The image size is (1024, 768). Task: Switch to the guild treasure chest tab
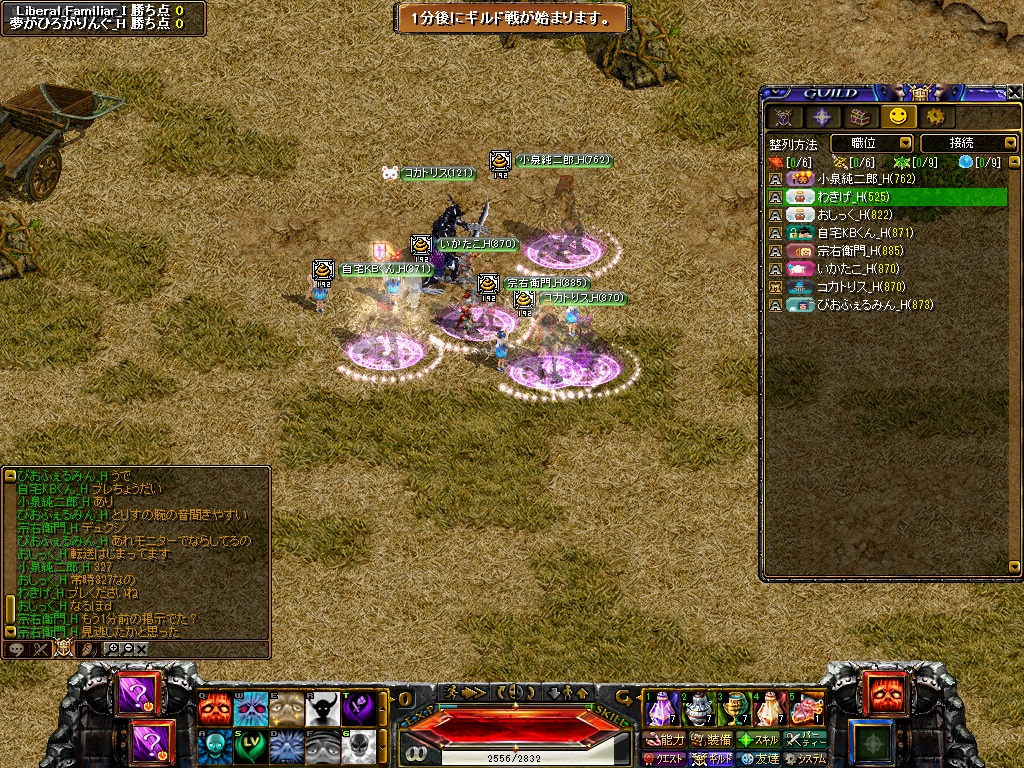(x=858, y=117)
